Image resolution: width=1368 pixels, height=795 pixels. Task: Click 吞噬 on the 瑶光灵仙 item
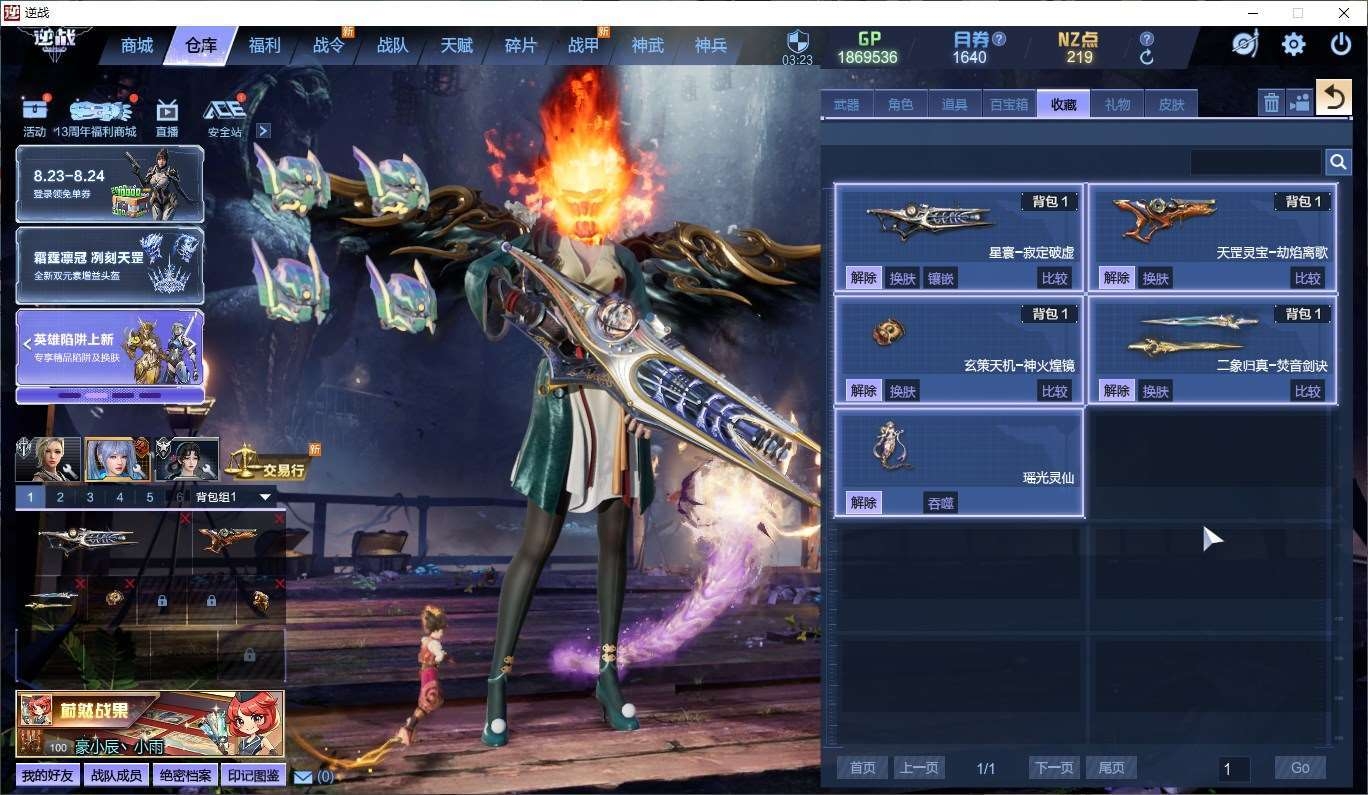tap(940, 503)
